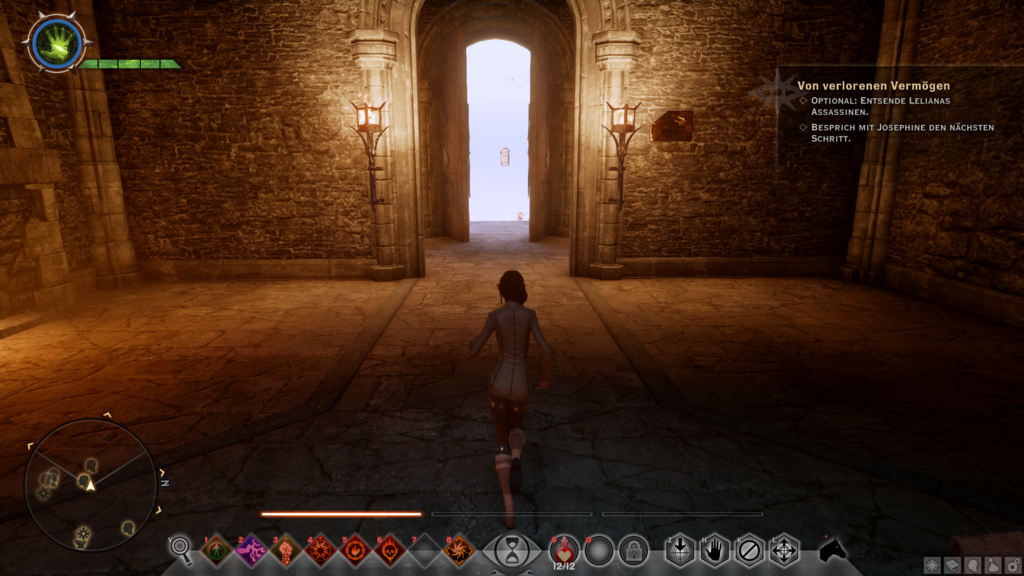Activate ability slot 1 with the green figure
The width and height of the screenshot is (1024, 576).
point(216,549)
